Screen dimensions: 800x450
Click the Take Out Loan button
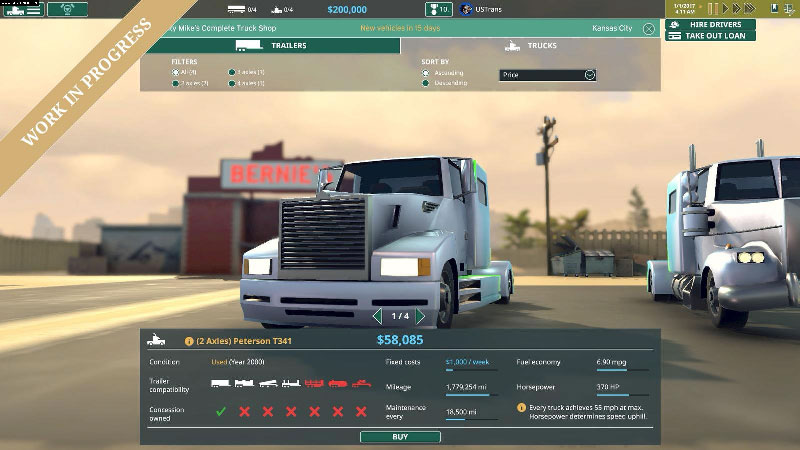(708, 35)
